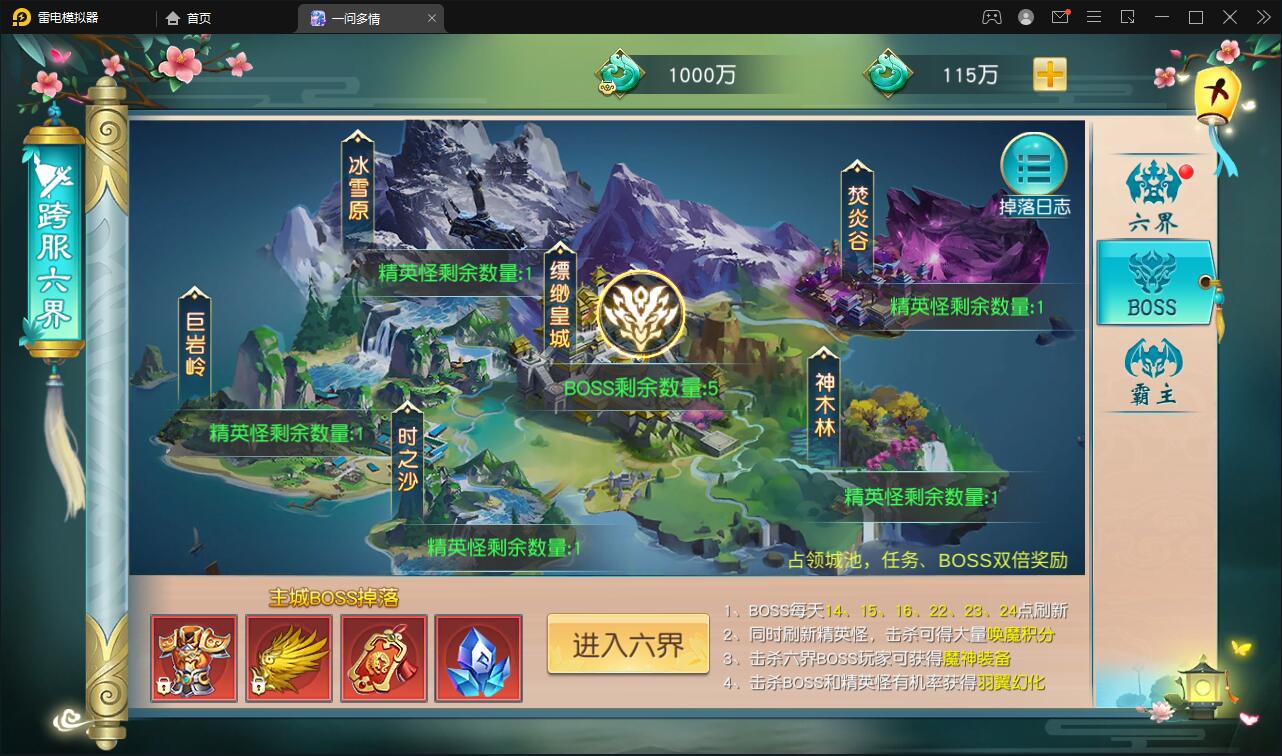Click the 进入六界 button
This screenshot has width=1282, height=756.
pos(627,645)
